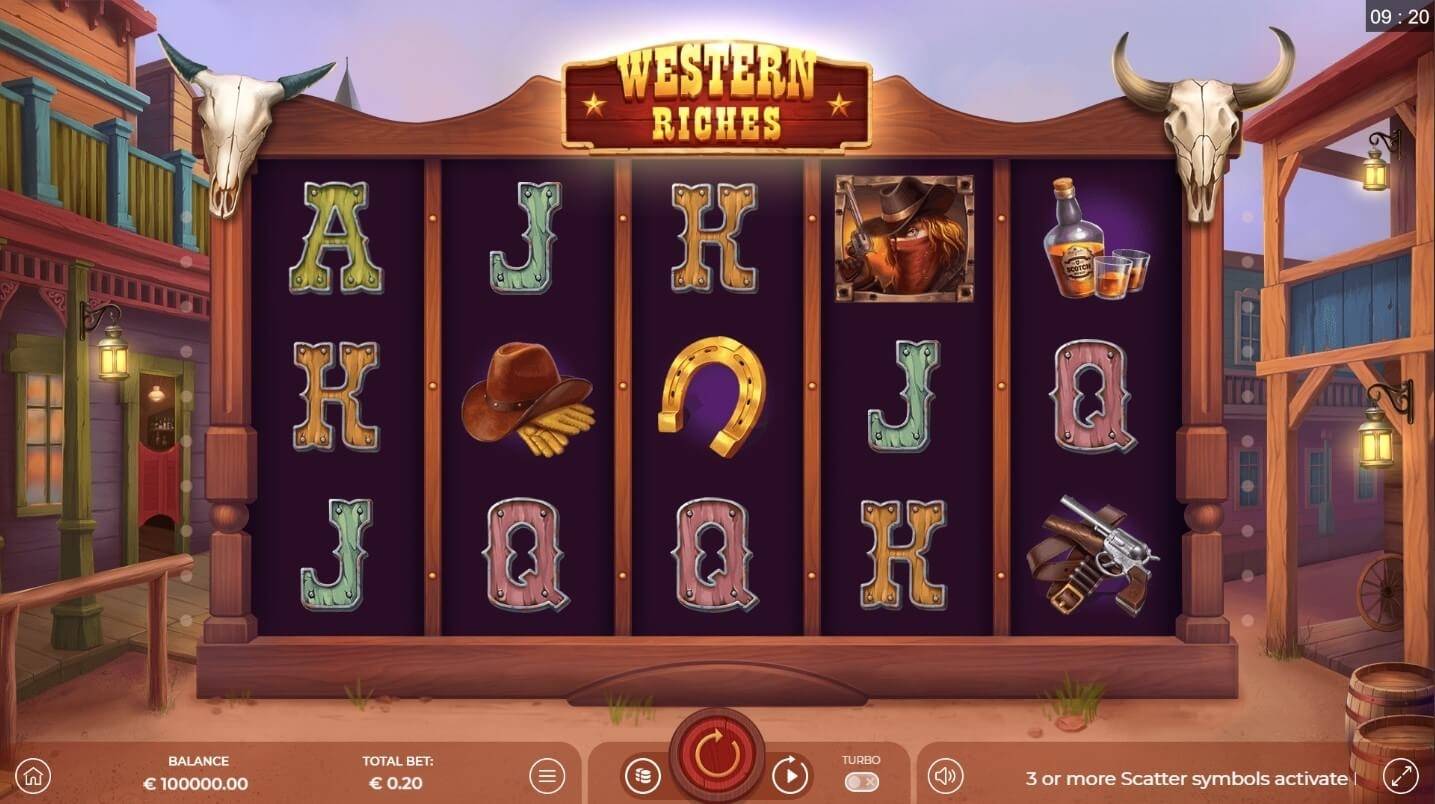The image size is (1435, 804).
Task: Open the hamburger menu beside Total Bet
Action: 546,775
